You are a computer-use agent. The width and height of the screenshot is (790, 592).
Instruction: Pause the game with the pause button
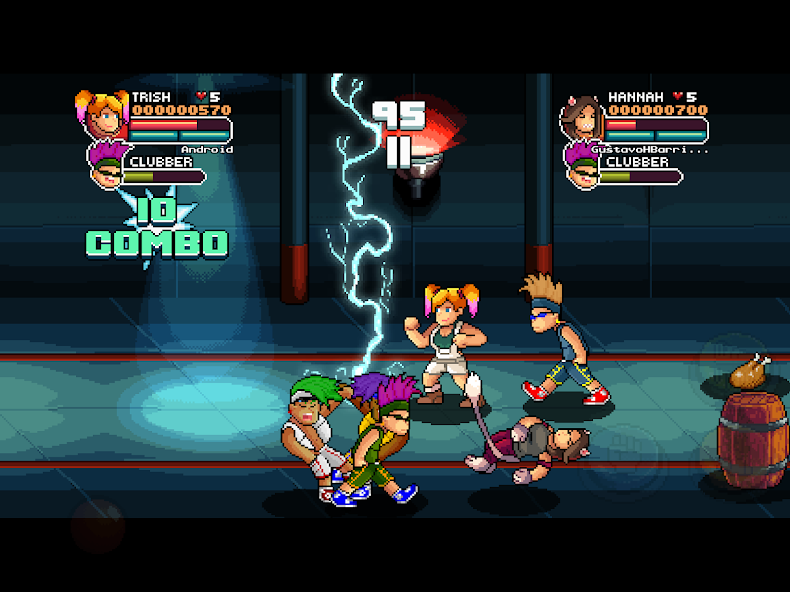[x=399, y=152]
